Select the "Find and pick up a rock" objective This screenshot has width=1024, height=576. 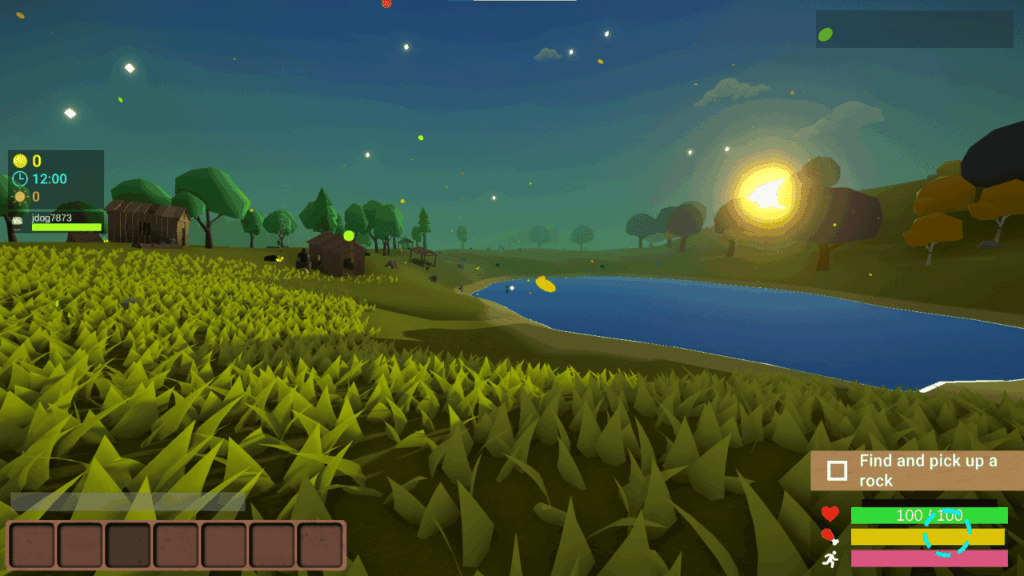(927, 470)
